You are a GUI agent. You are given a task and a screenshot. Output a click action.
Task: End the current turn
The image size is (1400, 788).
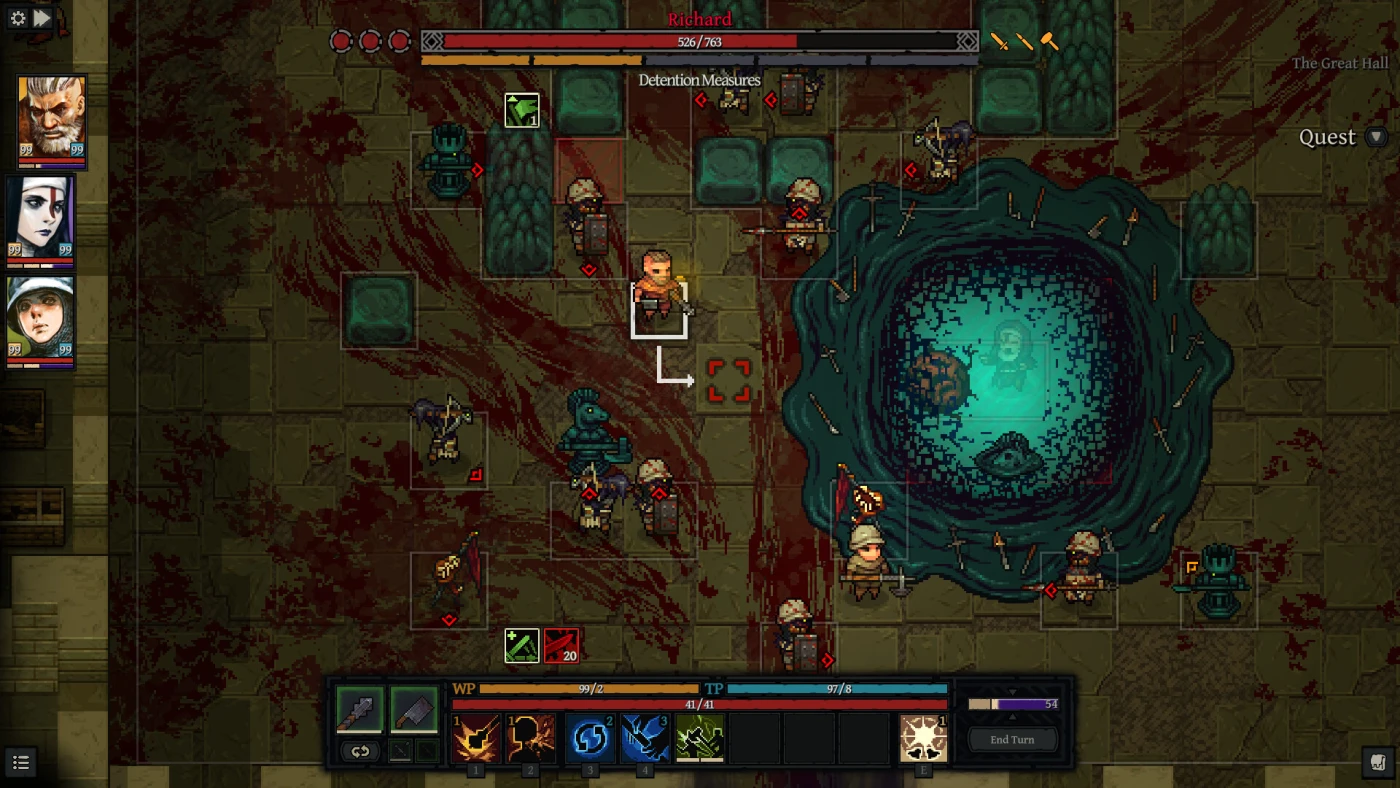1012,740
